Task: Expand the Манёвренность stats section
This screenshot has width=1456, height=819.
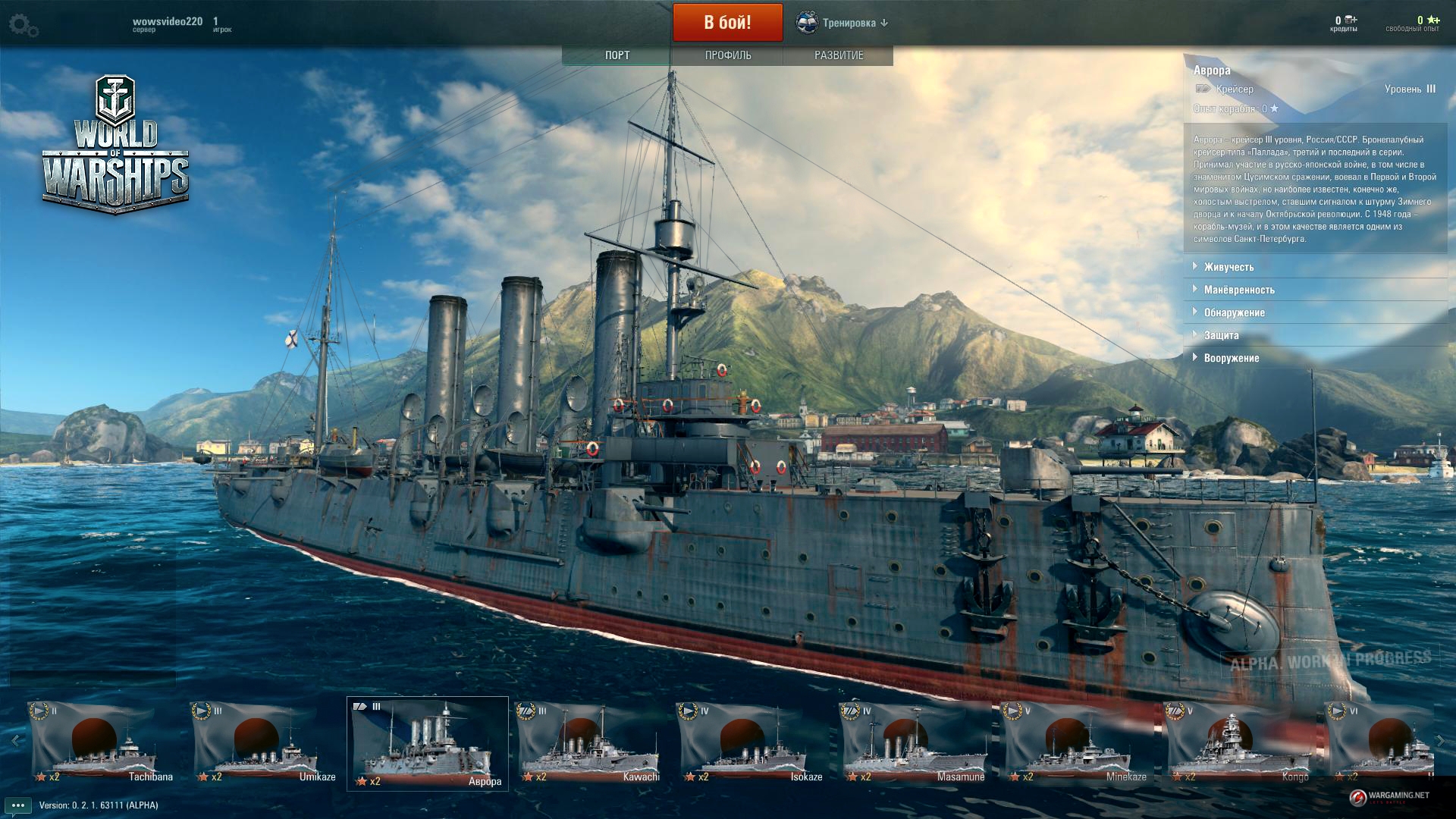Action: 1238,290
